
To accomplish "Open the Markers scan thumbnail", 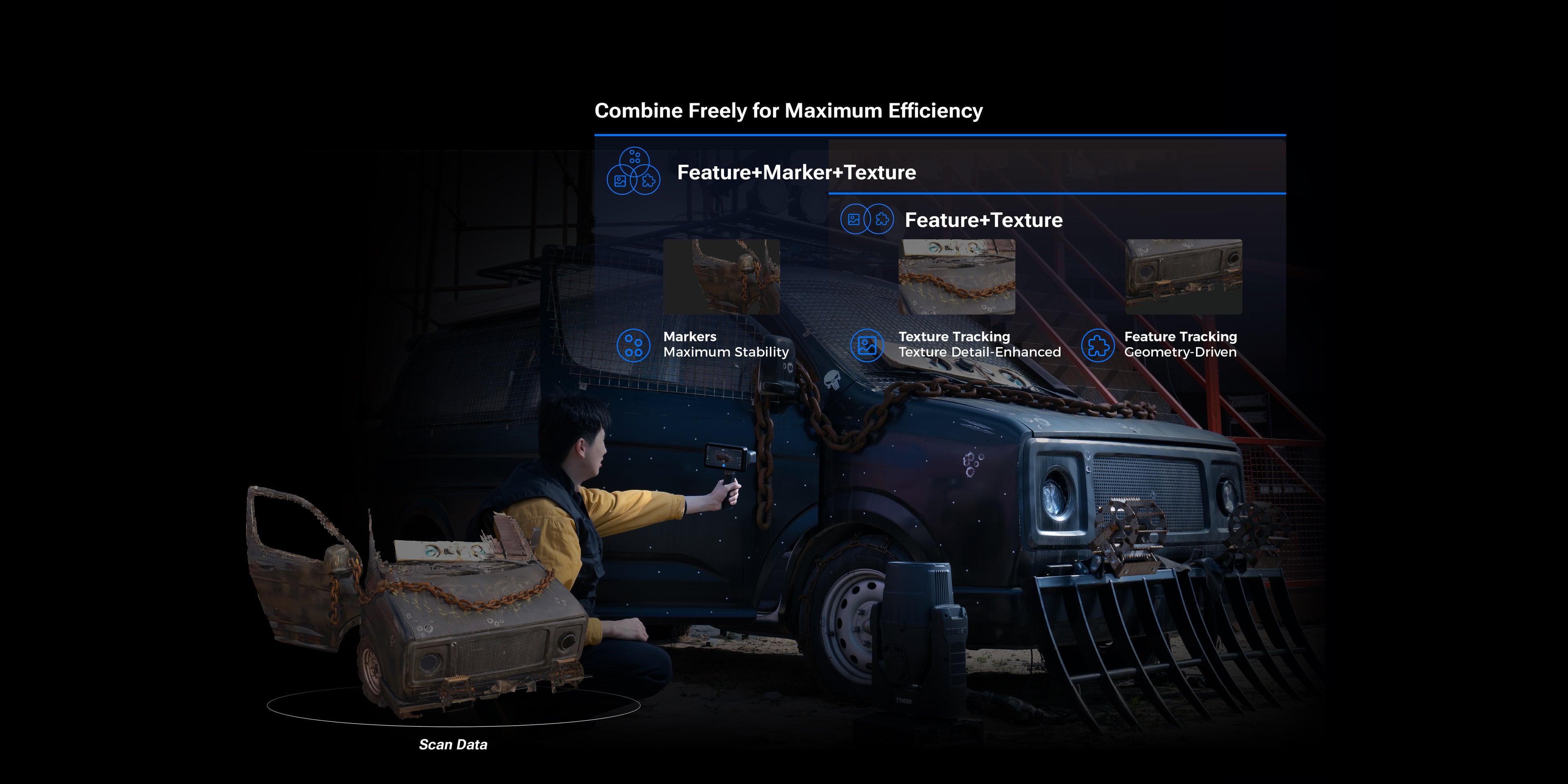I will 721,277.
